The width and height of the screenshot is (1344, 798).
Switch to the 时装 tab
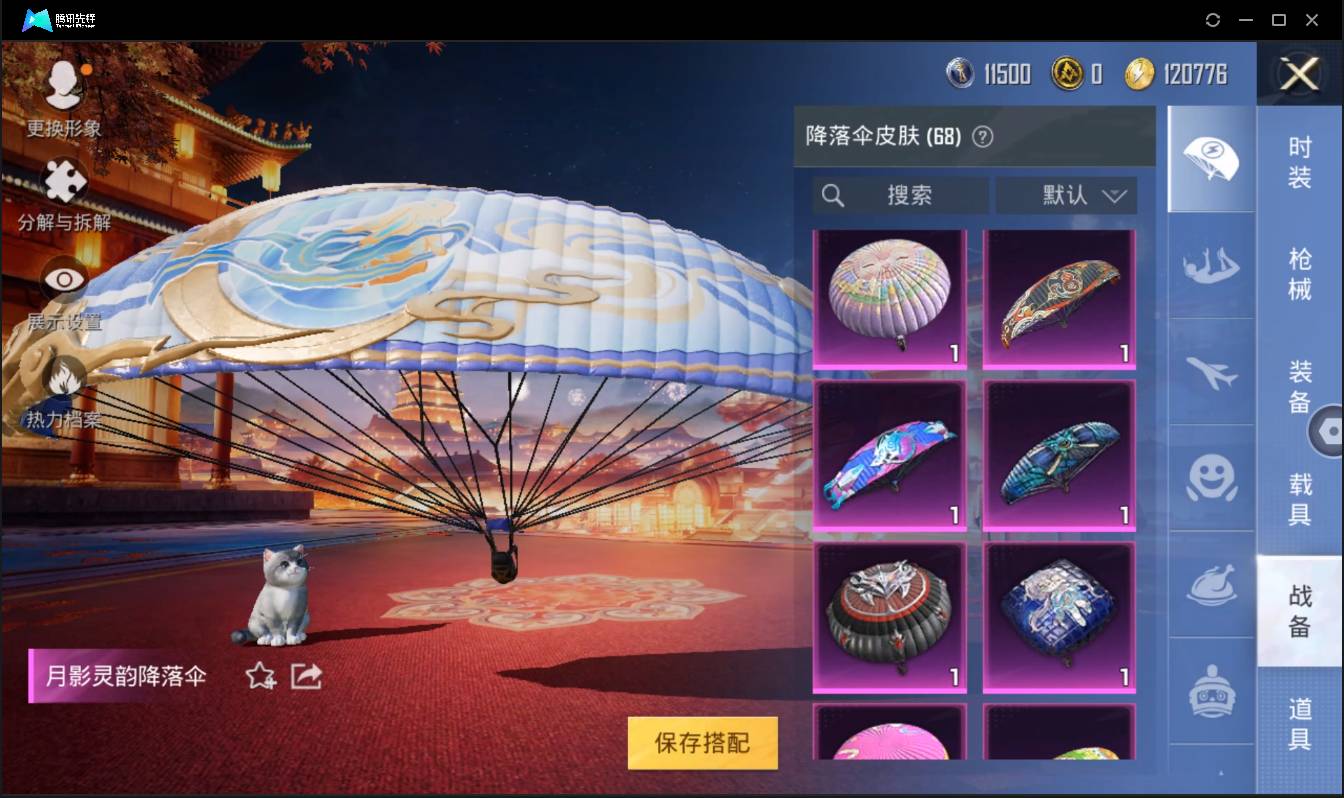[1300, 163]
